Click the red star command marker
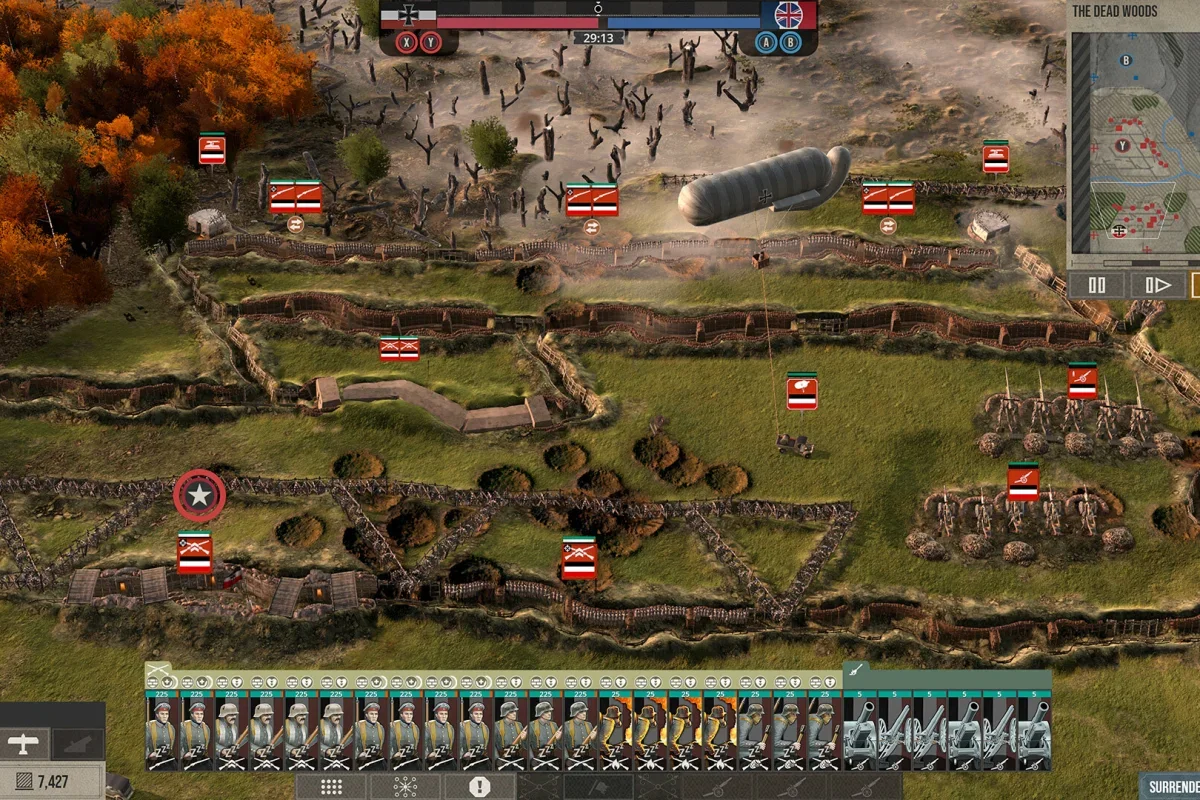This screenshot has width=1200, height=800. pyautogui.click(x=200, y=495)
